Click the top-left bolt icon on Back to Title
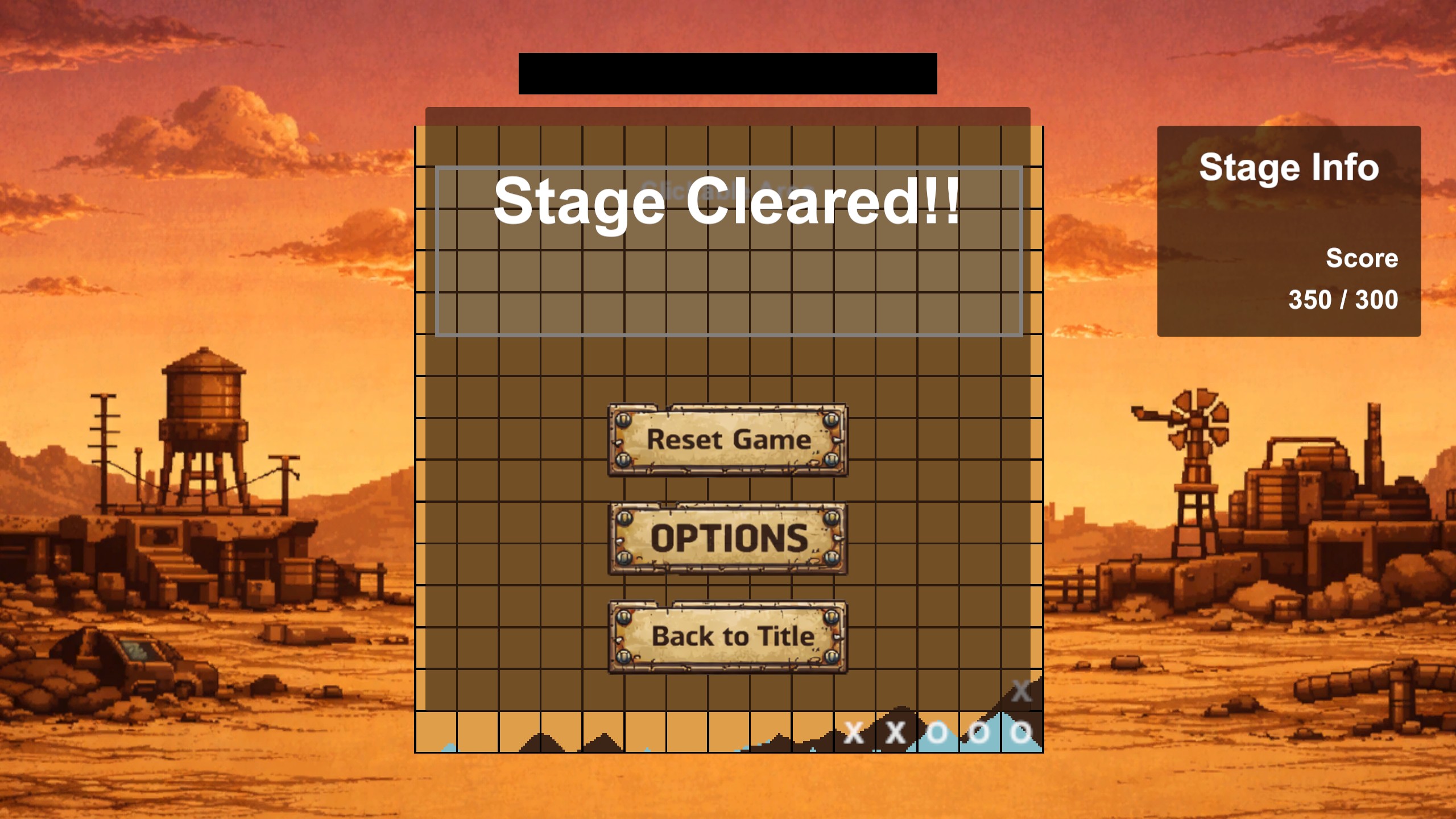 click(623, 617)
